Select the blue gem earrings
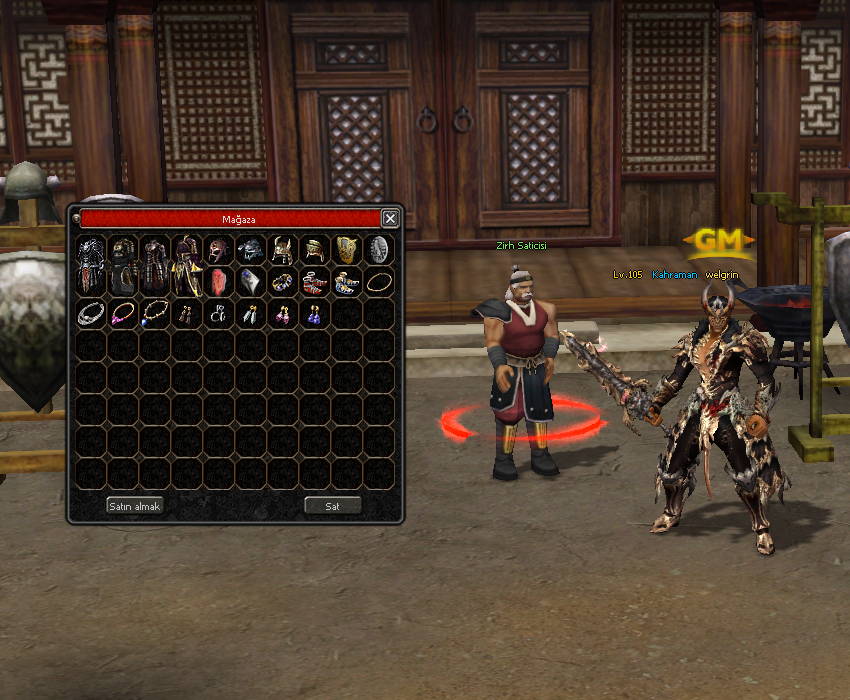 coord(315,313)
